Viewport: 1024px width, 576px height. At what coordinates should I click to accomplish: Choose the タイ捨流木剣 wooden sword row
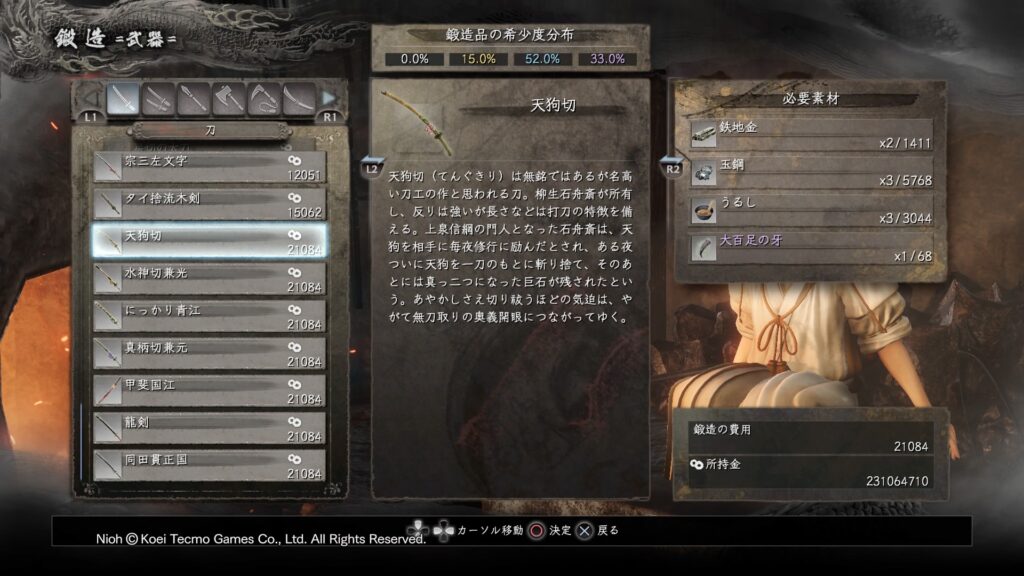pyautogui.click(x=209, y=204)
